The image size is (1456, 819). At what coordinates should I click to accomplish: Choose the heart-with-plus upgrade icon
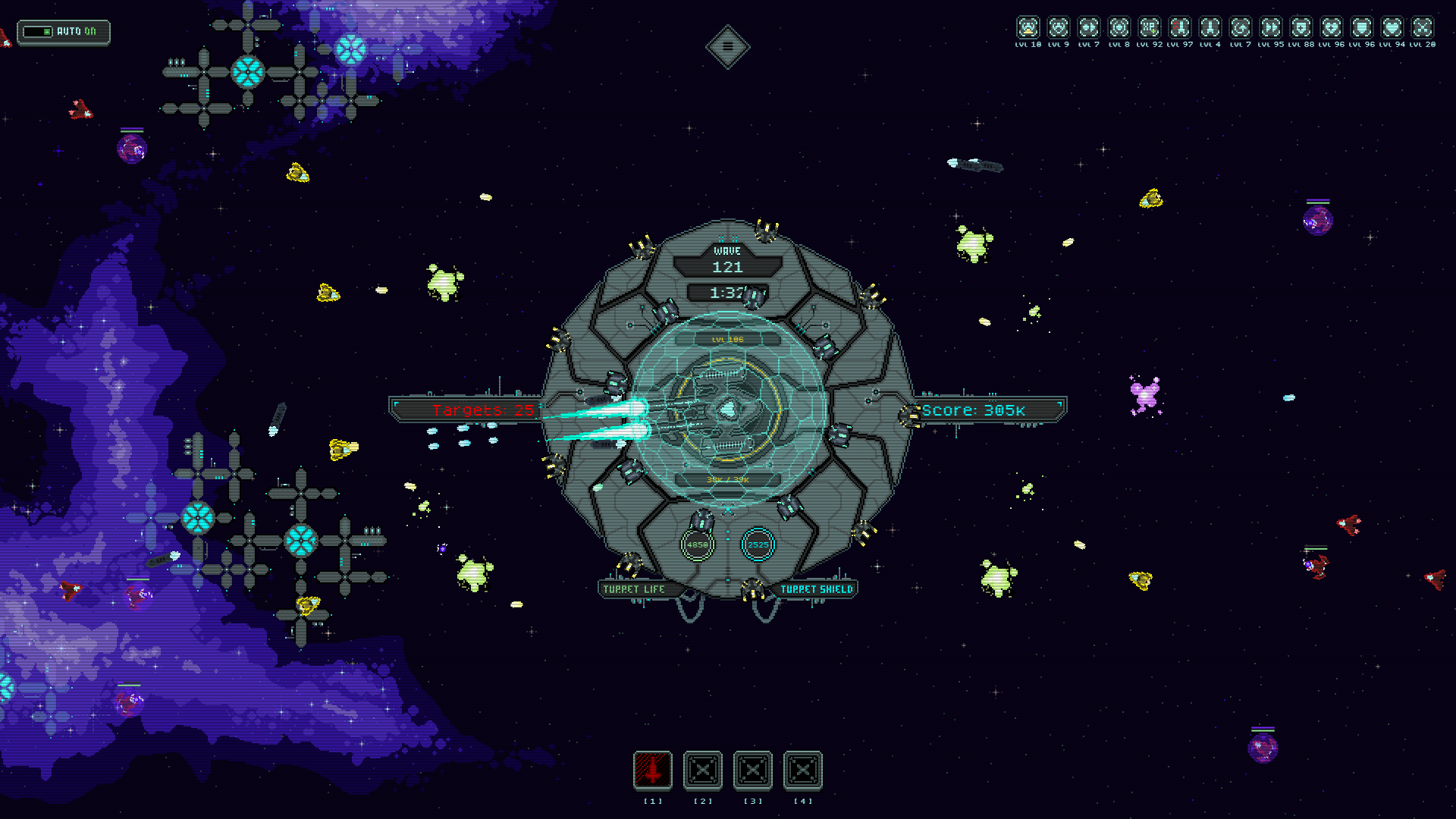(x=1332, y=28)
